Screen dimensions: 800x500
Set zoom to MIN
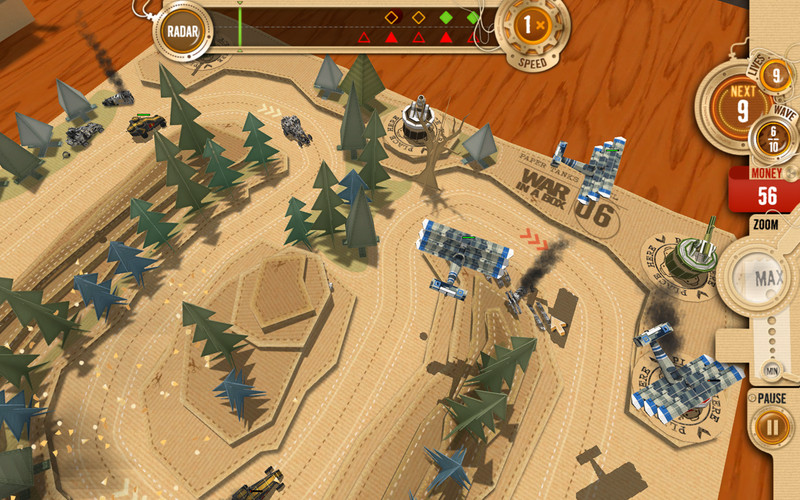(773, 372)
